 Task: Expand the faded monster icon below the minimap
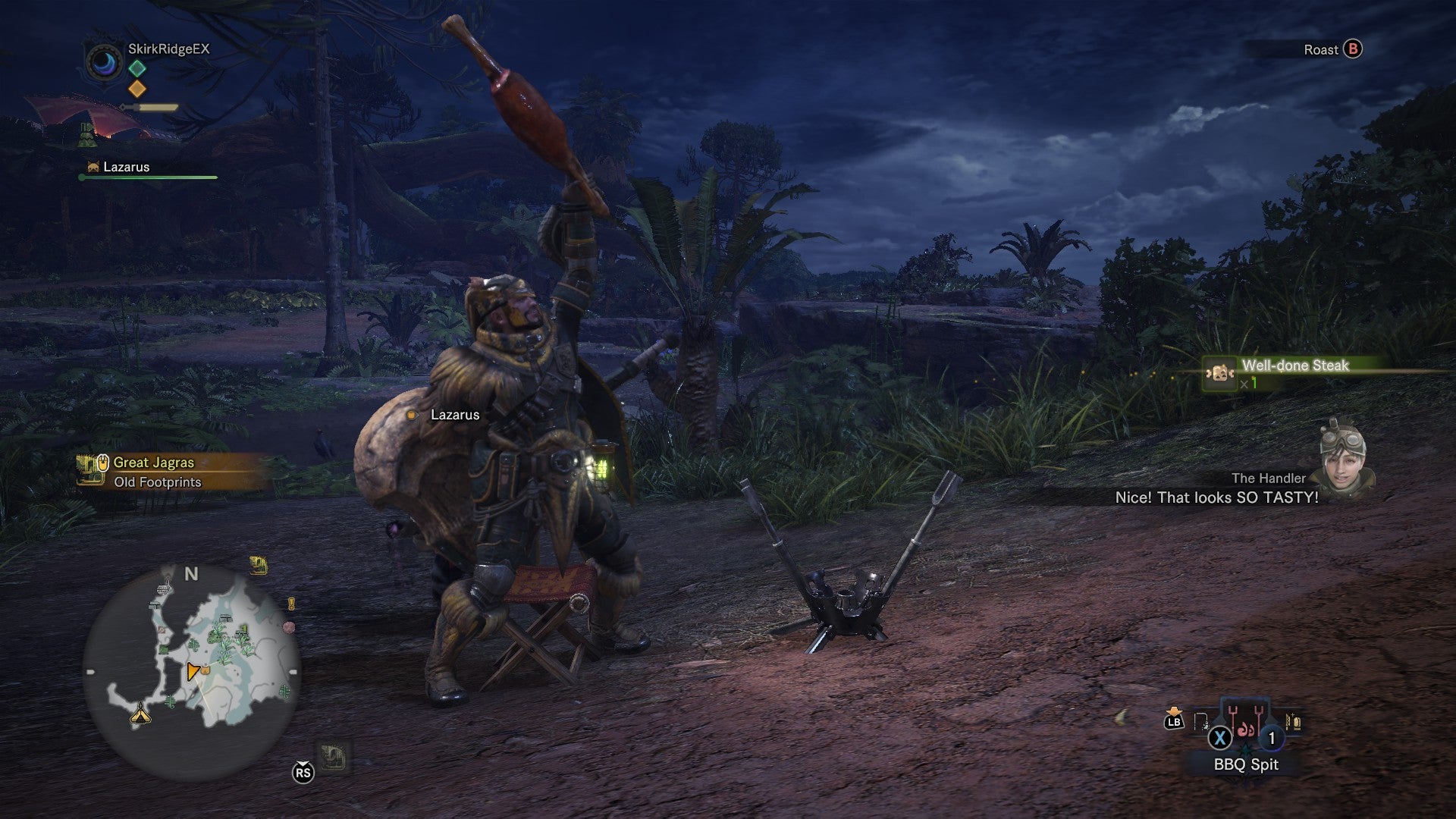[x=334, y=756]
